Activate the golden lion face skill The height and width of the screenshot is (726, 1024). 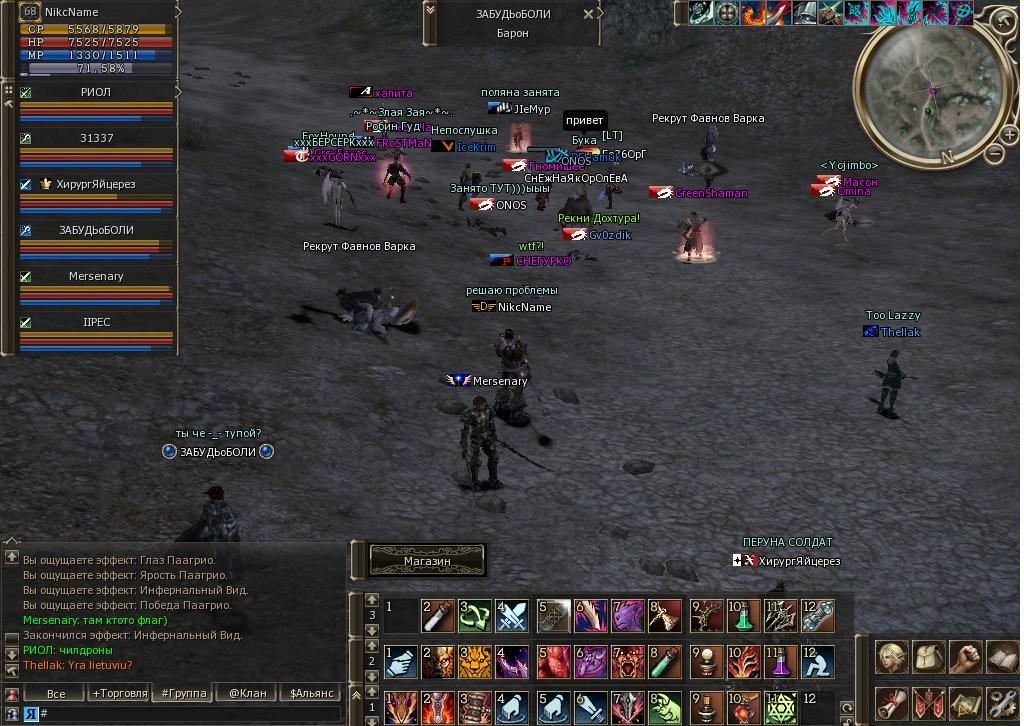click(x=475, y=662)
